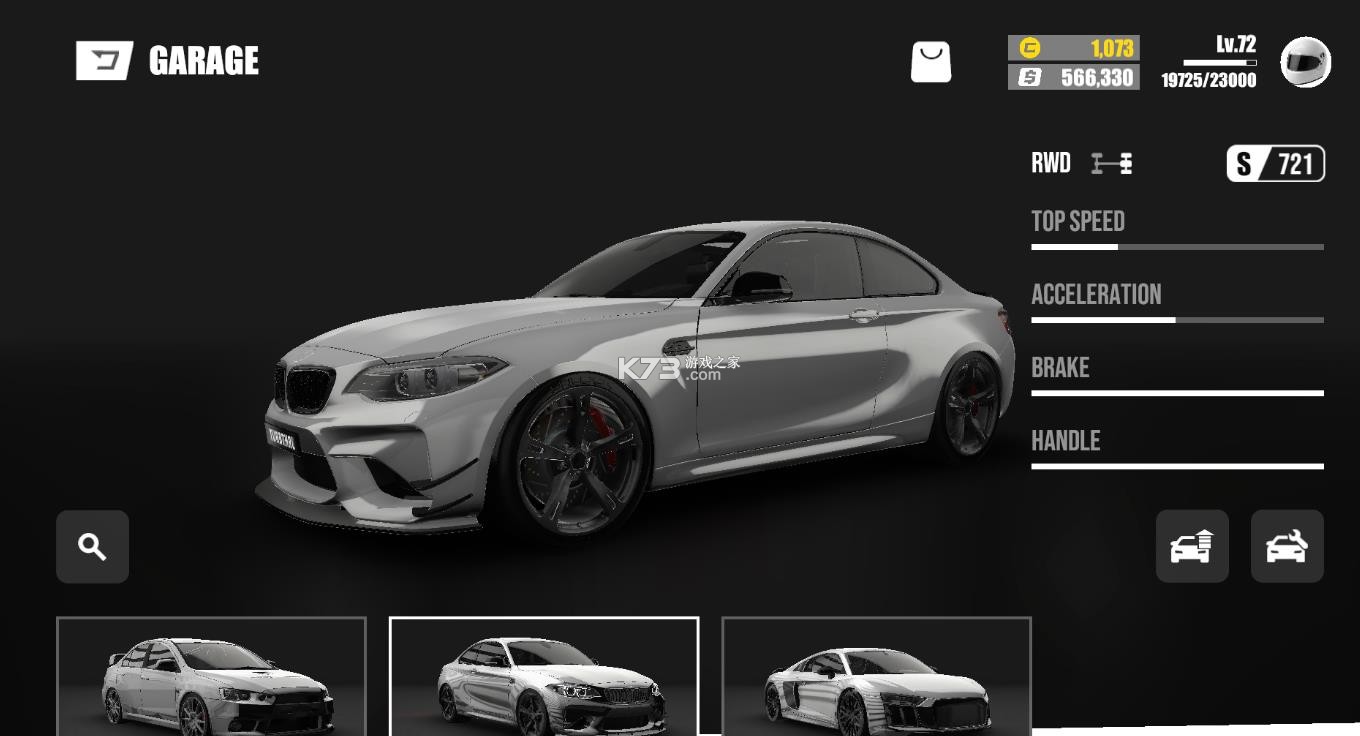
Task: Tap the gold coin balance
Action: tap(1074, 48)
